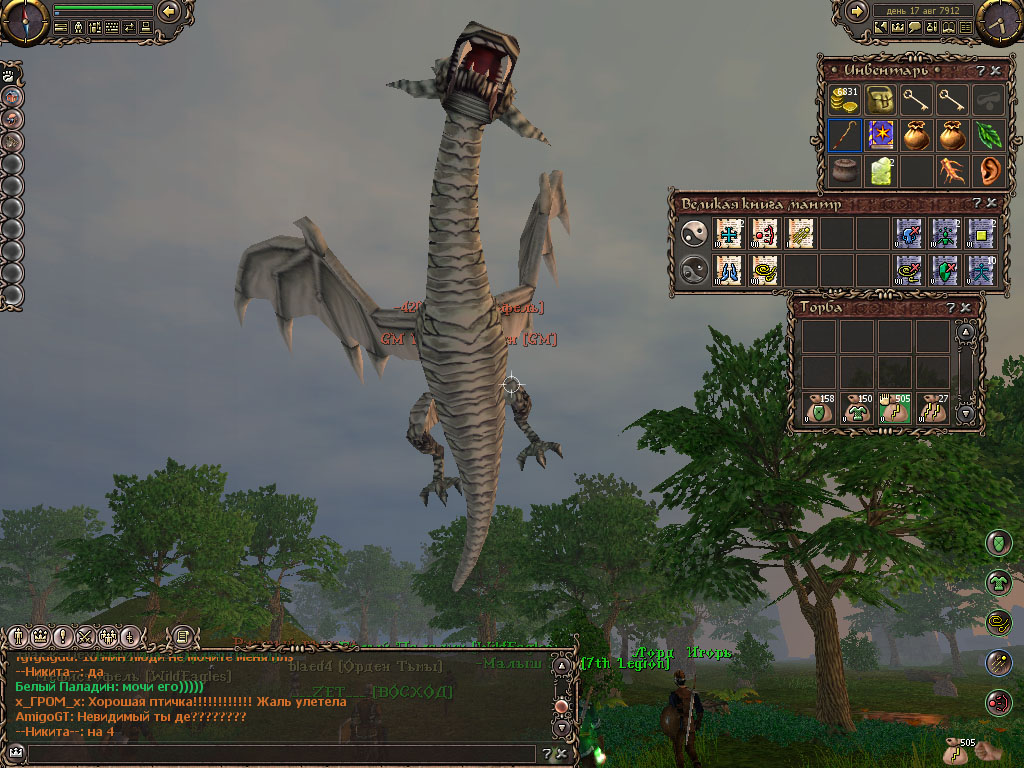
Task: Pick the green leaf item
Action: (989, 135)
